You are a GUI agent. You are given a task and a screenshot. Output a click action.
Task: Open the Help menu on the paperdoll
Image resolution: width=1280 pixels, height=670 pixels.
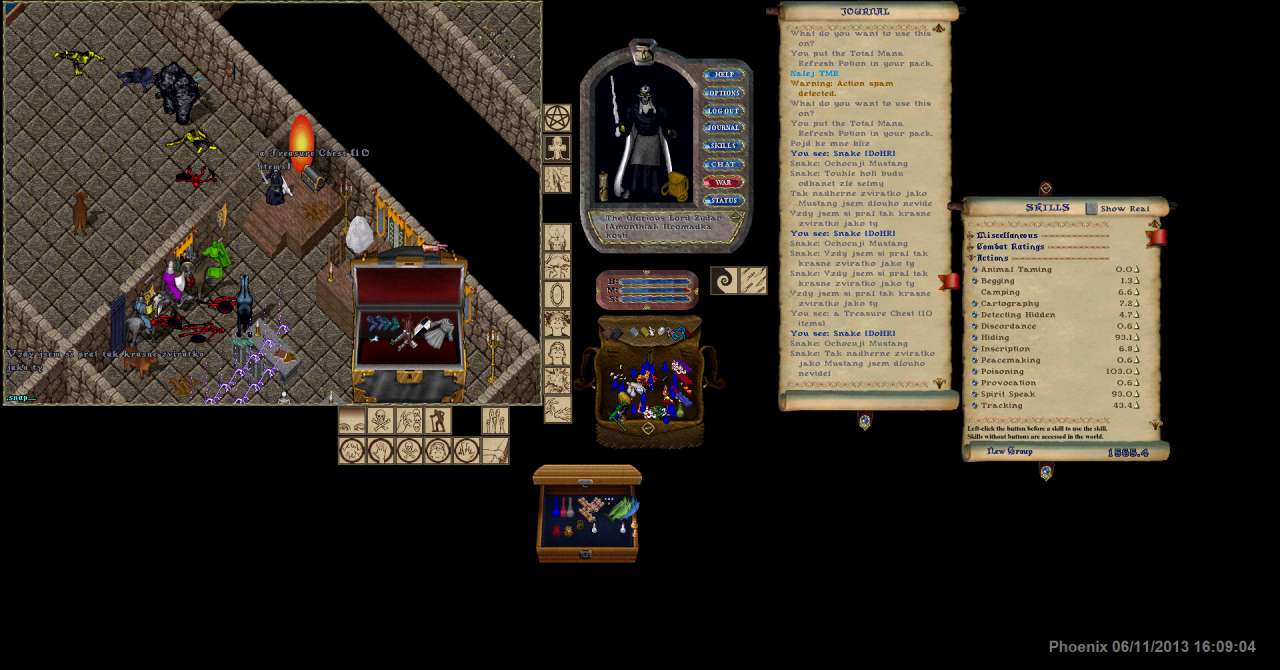coord(723,75)
